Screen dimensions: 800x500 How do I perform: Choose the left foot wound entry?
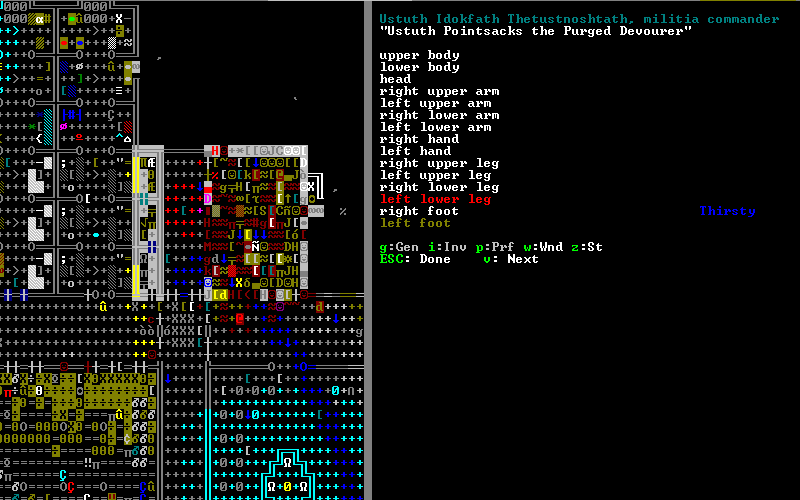[x=415, y=223]
